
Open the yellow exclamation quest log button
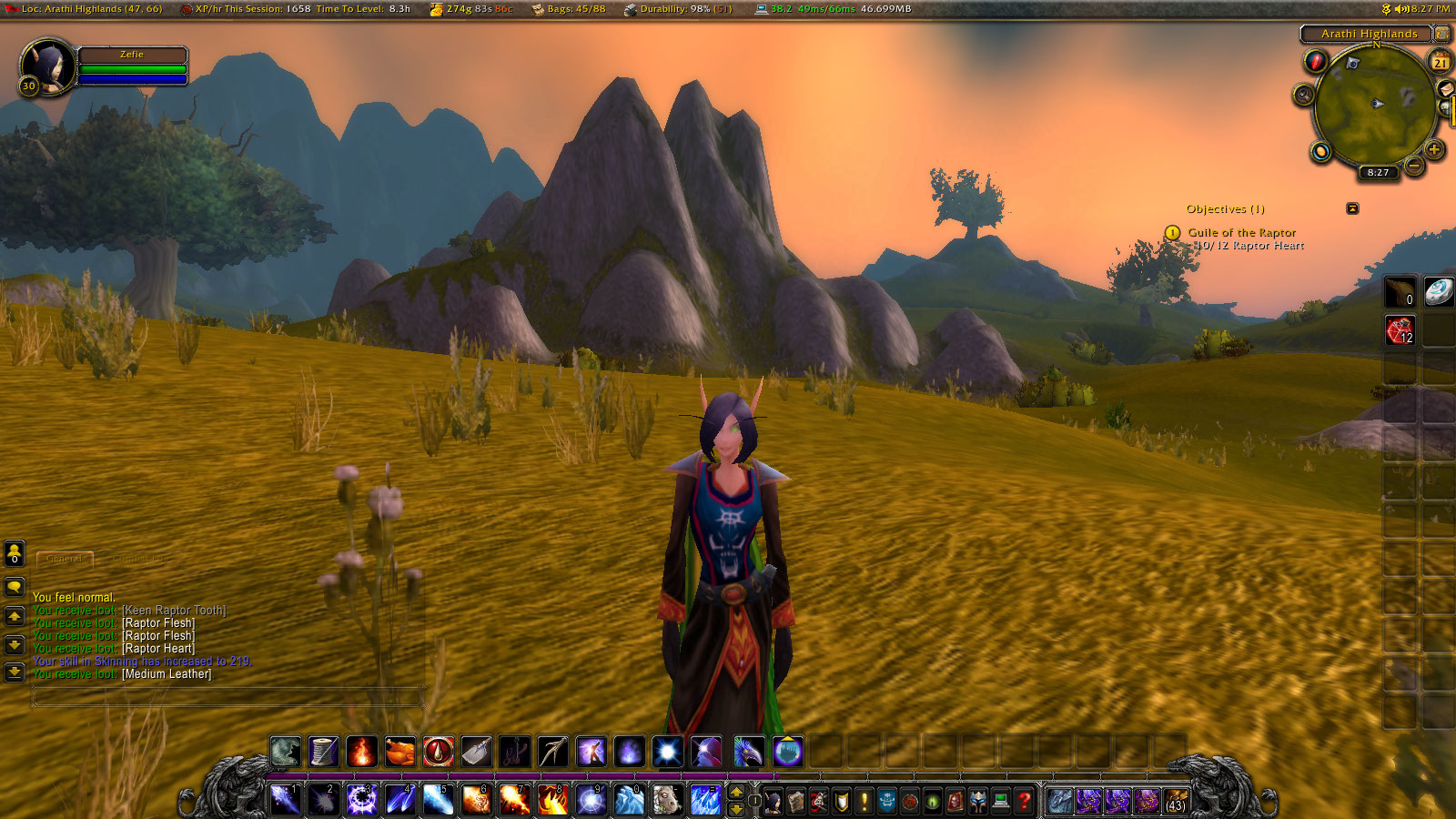864,801
